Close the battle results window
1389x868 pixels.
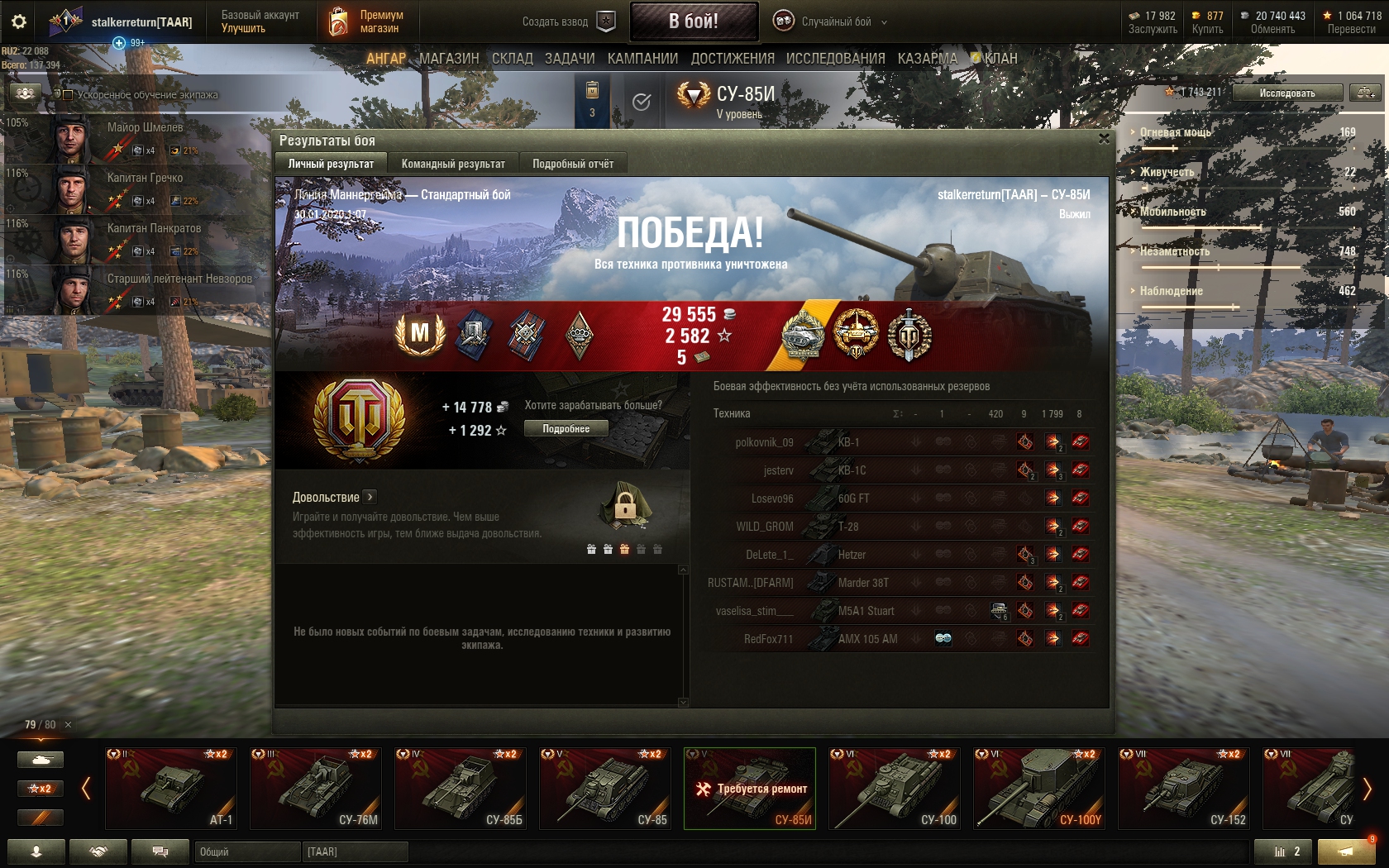click(x=1104, y=139)
